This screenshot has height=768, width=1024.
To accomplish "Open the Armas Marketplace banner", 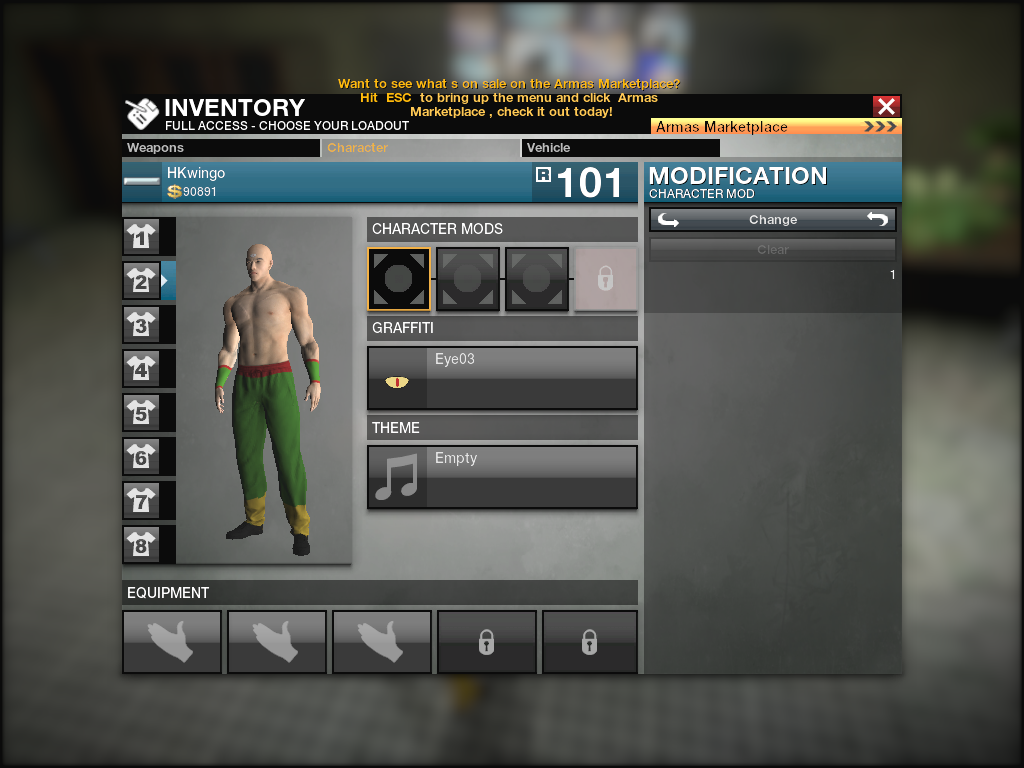I will pos(776,127).
